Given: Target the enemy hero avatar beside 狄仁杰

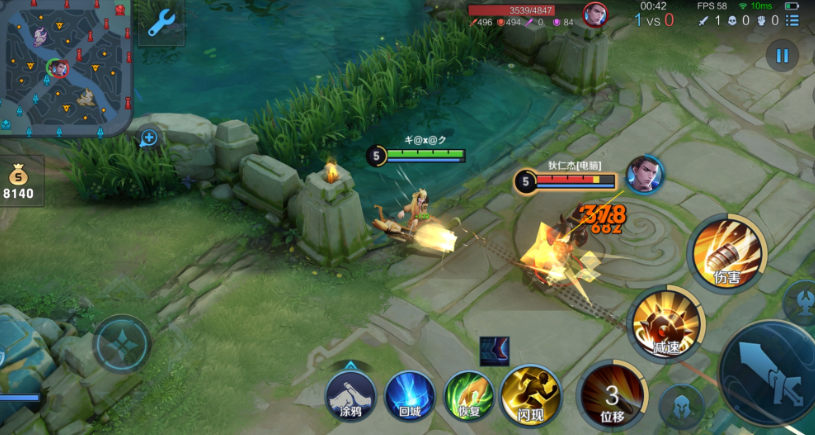Looking at the screenshot, I should (645, 174).
